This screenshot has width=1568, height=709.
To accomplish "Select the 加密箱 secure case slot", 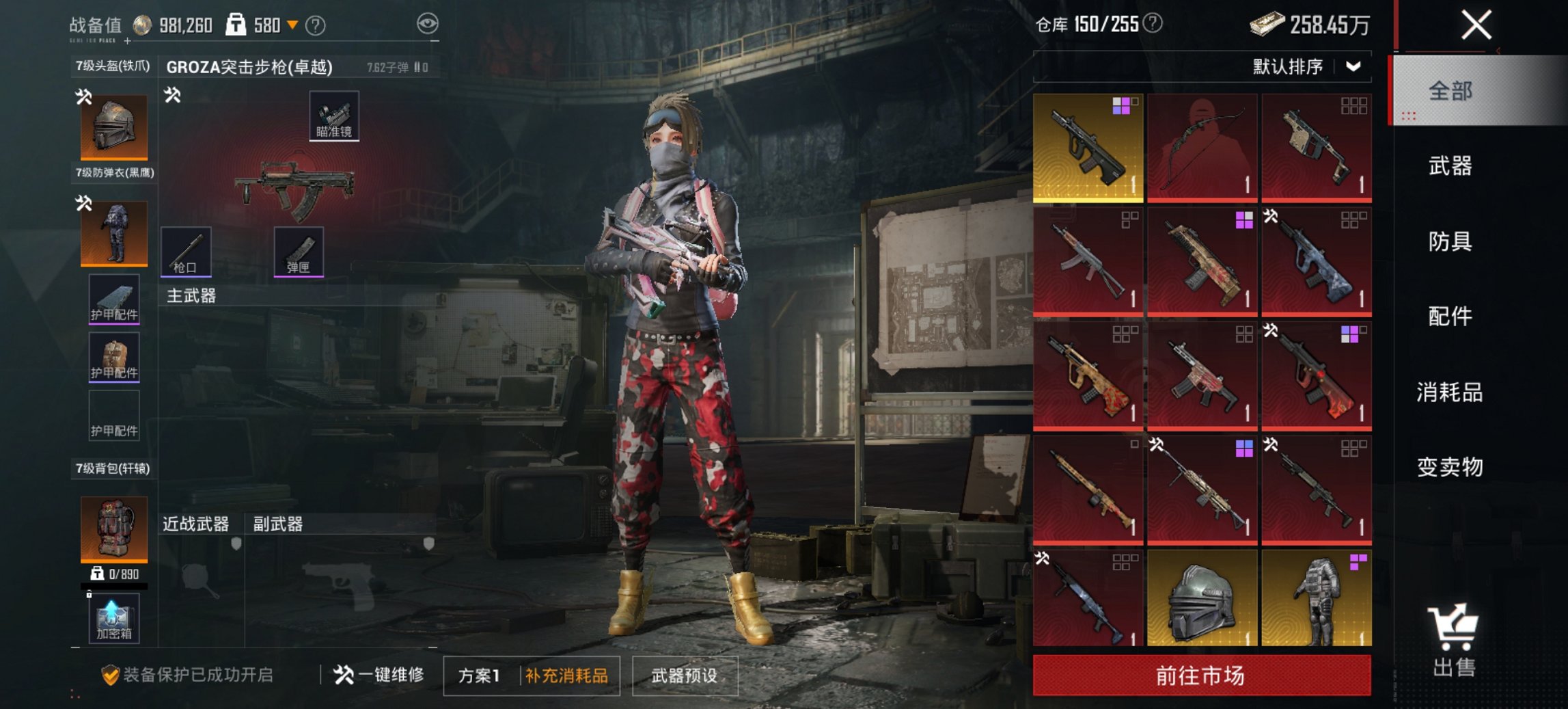I will pos(114,618).
